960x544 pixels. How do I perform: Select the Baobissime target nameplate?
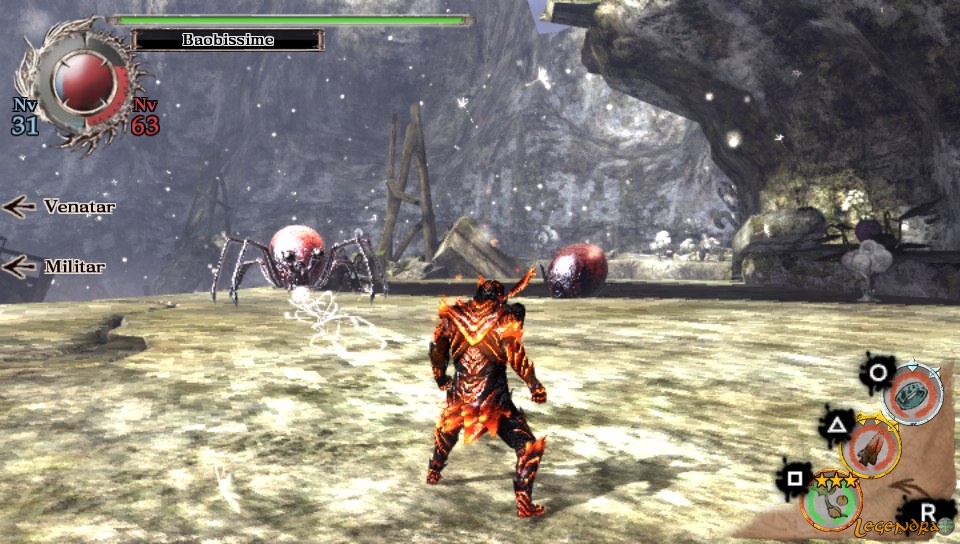[228, 40]
